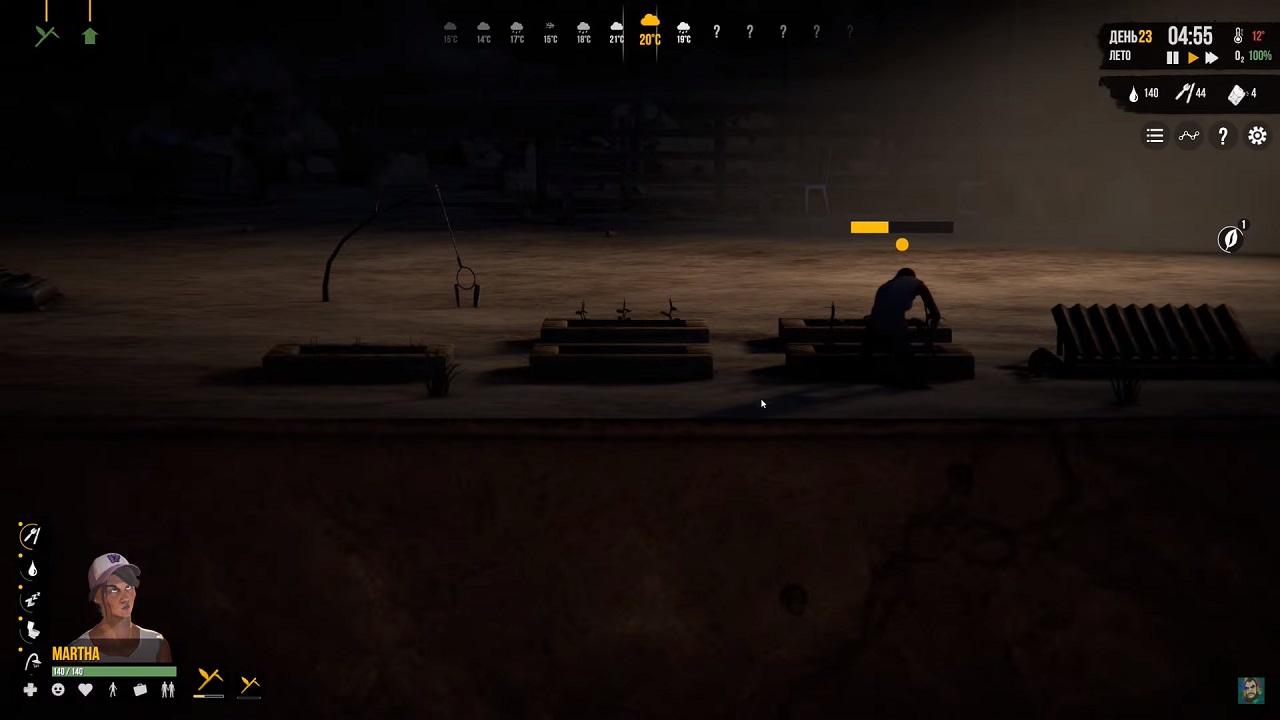This screenshot has height=720, width=1280.
Task: View Martha's mood smiley icon
Action: tap(58, 689)
